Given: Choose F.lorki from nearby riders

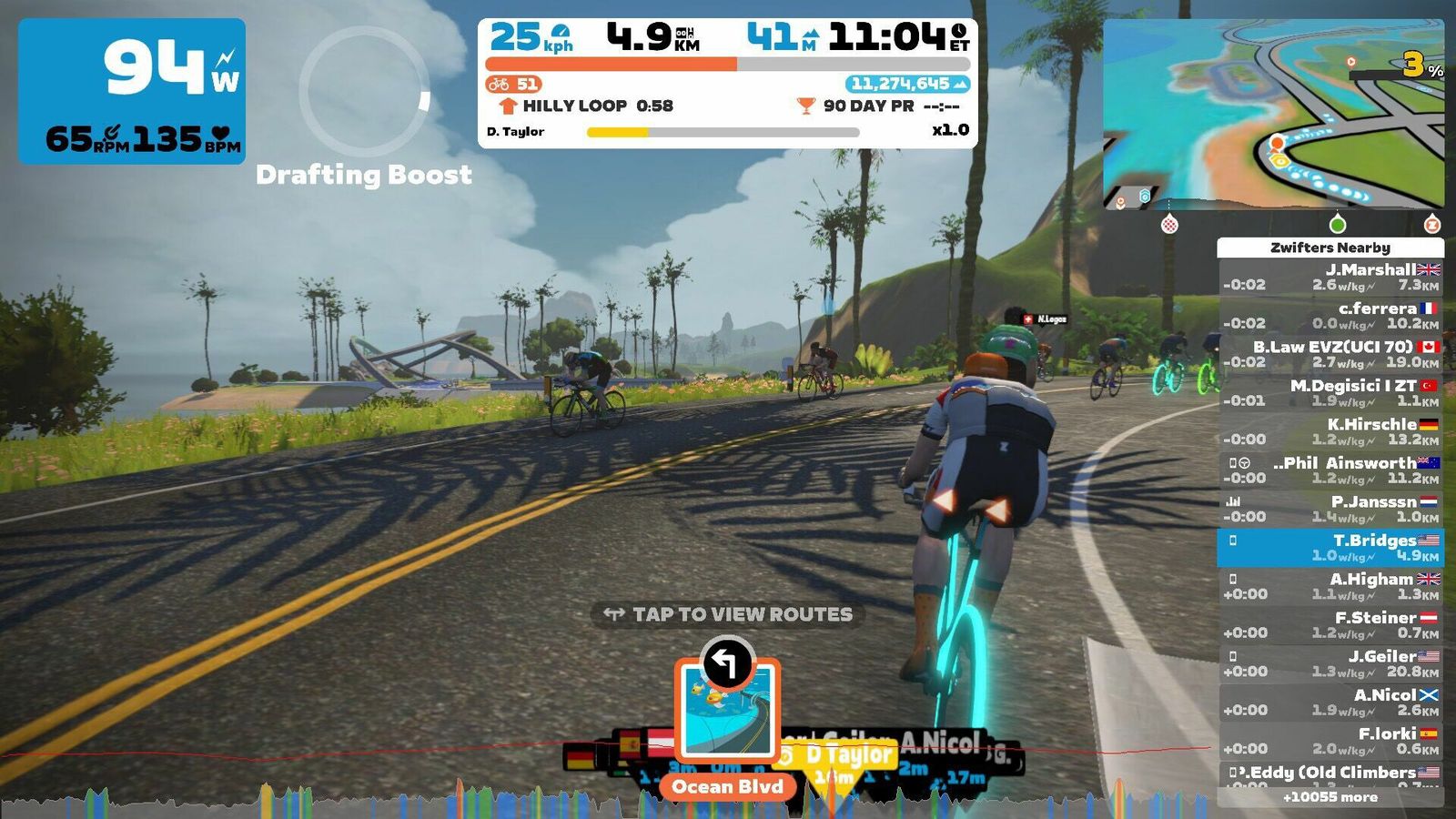Looking at the screenshot, I should click(1330, 741).
